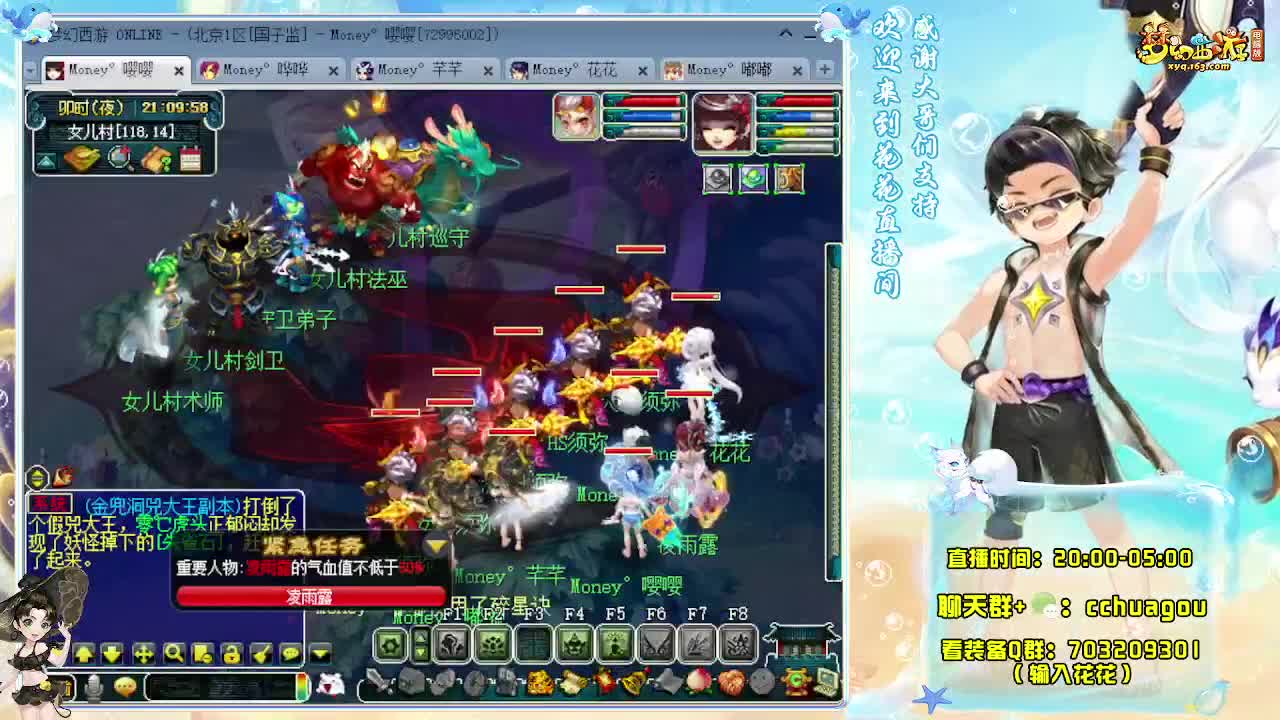Click the rainbow color bar beside chat input
Image resolution: width=1280 pixels, height=720 pixels.
[x=303, y=688]
